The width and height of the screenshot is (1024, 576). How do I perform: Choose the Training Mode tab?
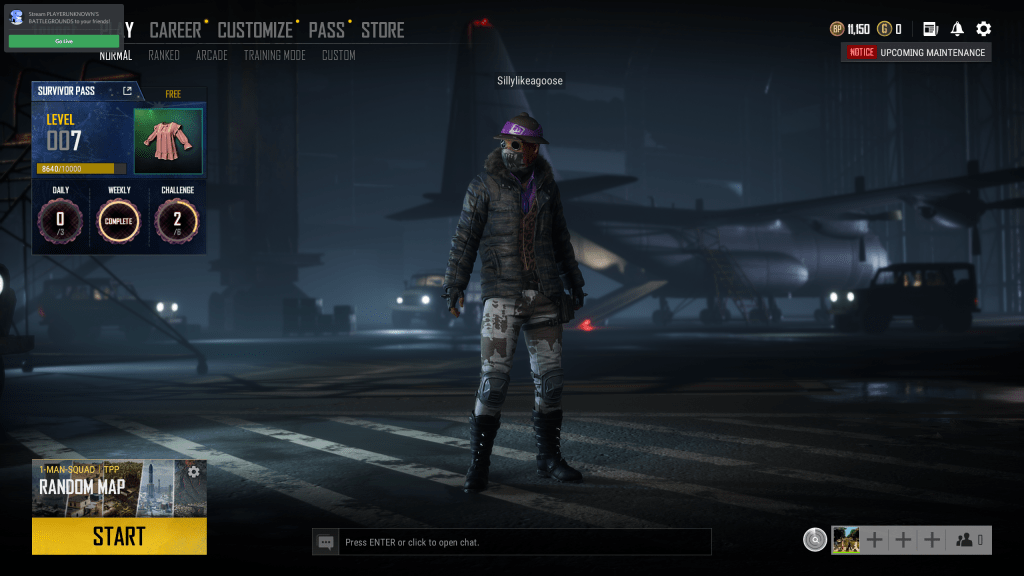(274, 56)
